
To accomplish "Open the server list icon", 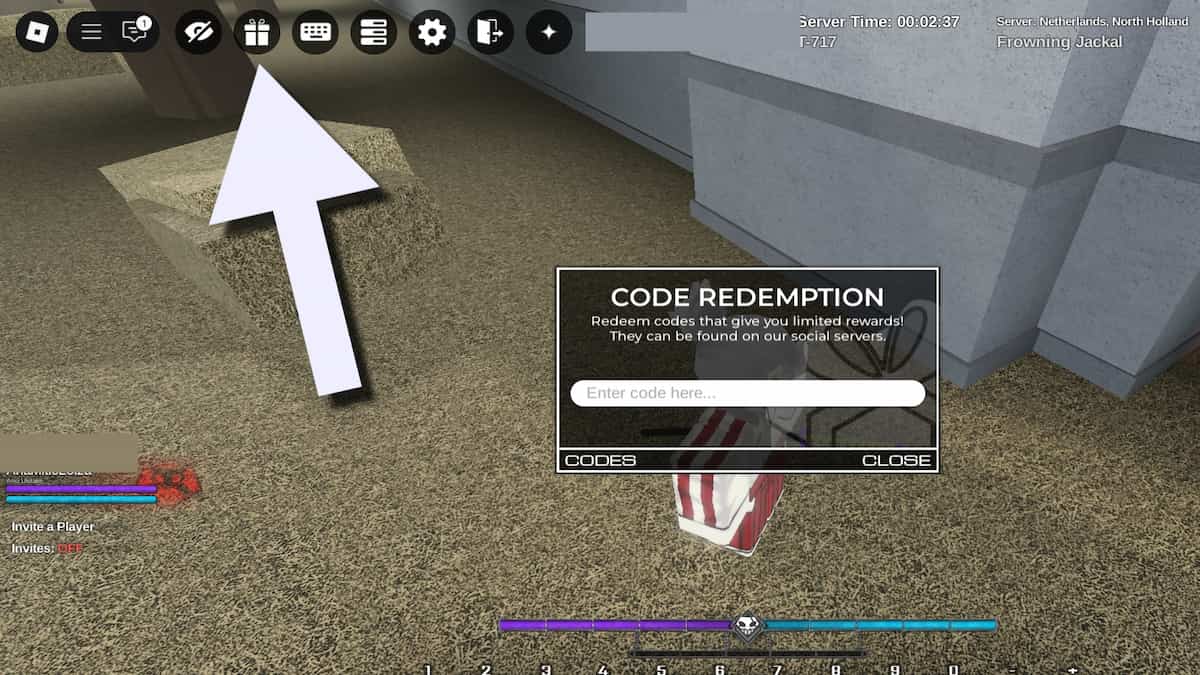I will point(373,32).
